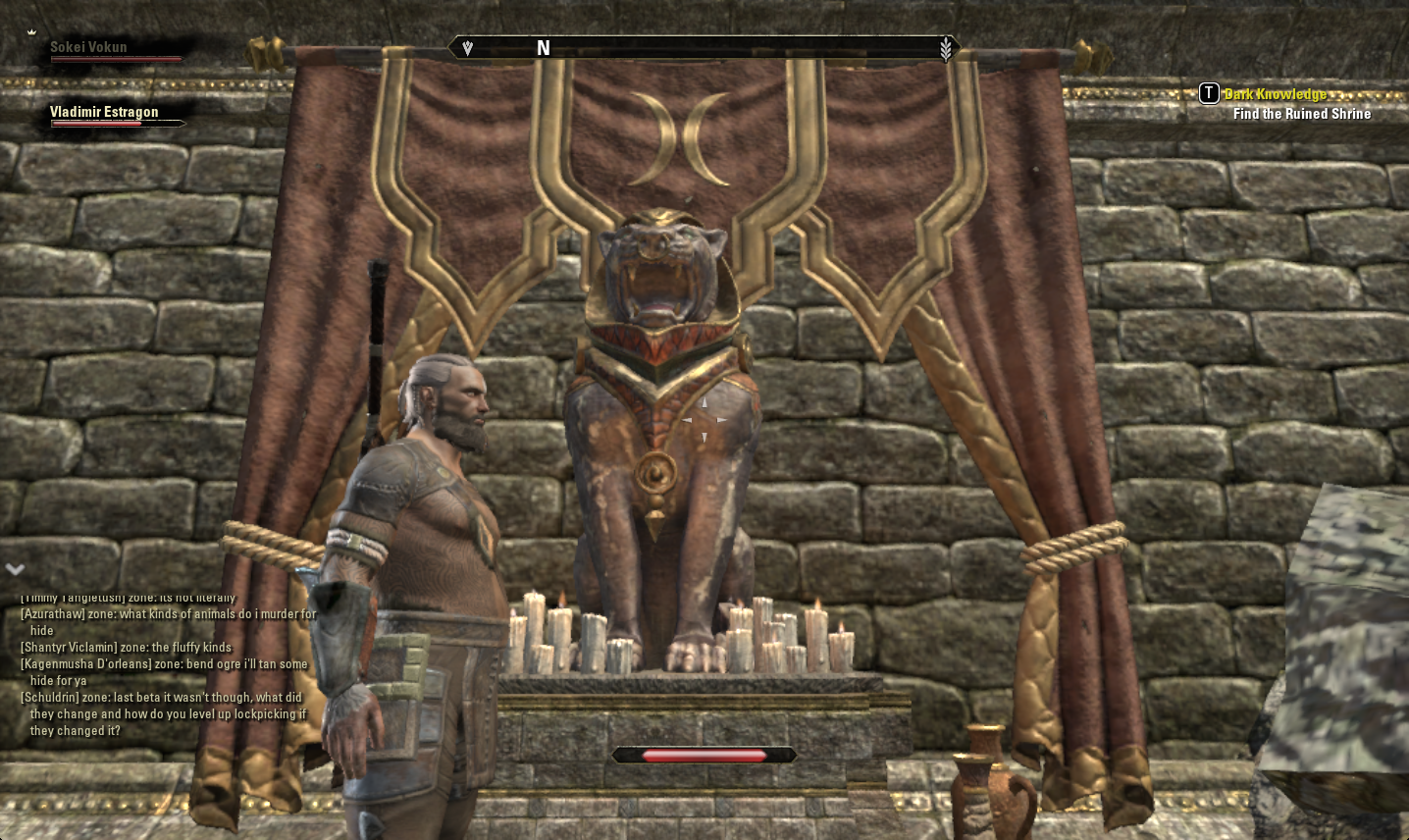Image resolution: width=1409 pixels, height=840 pixels.
Task: Click Kagenmusha D'orleans' name in chat
Action: point(86,664)
